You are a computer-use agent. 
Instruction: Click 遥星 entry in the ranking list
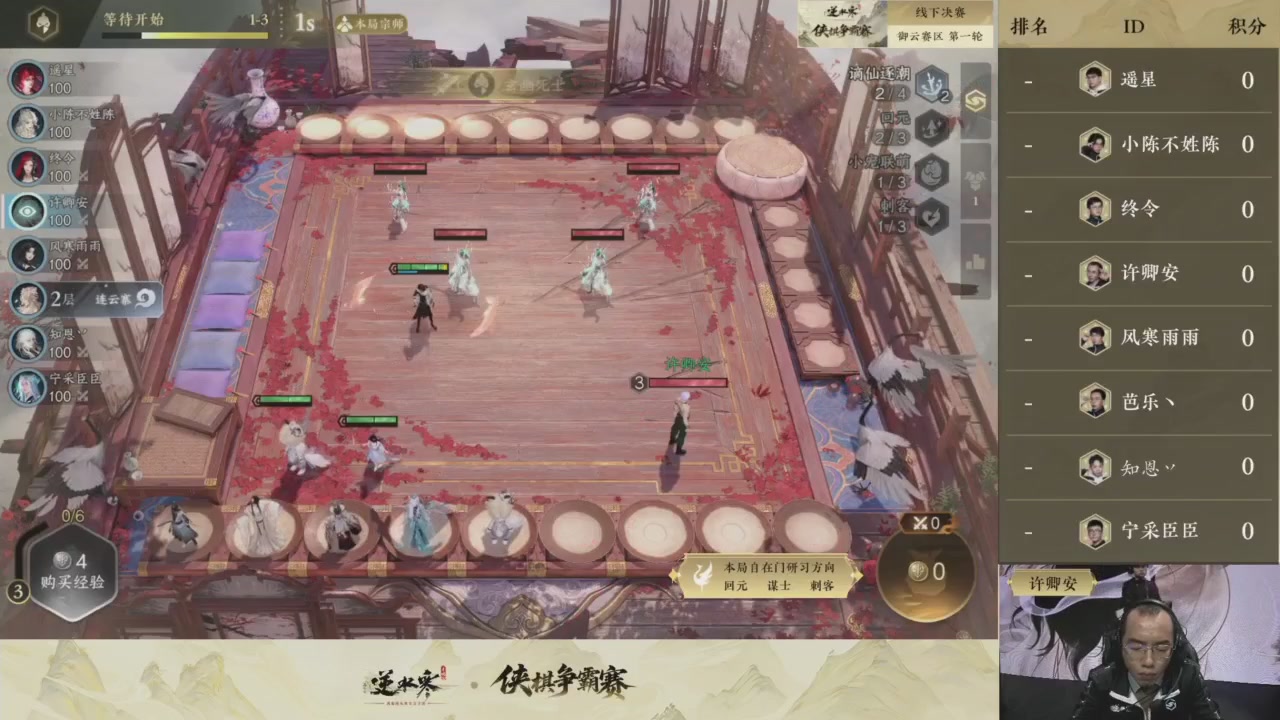(x=1140, y=80)
